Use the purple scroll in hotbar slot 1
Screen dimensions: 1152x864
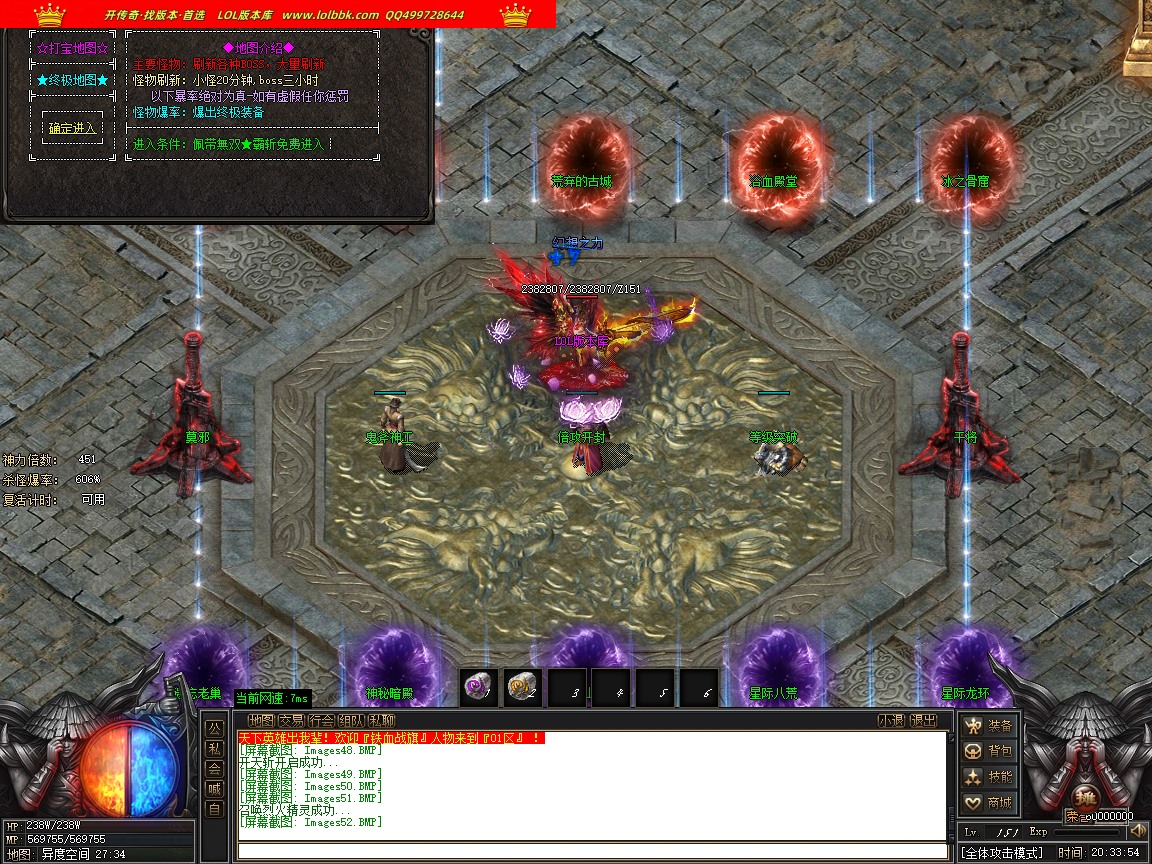click(x=478, y=687)
